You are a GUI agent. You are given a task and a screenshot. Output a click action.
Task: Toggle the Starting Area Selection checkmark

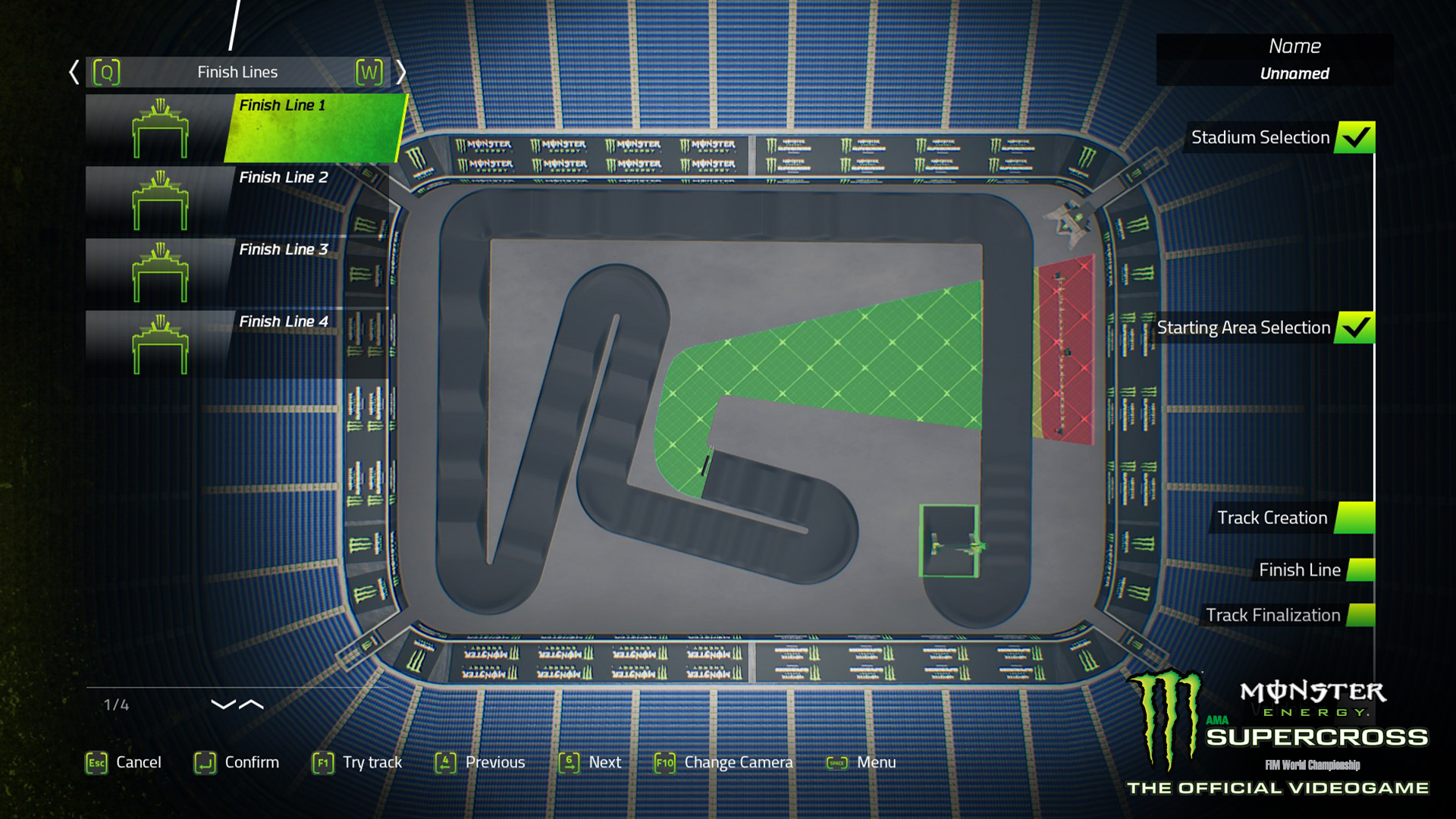point(1357,328)
